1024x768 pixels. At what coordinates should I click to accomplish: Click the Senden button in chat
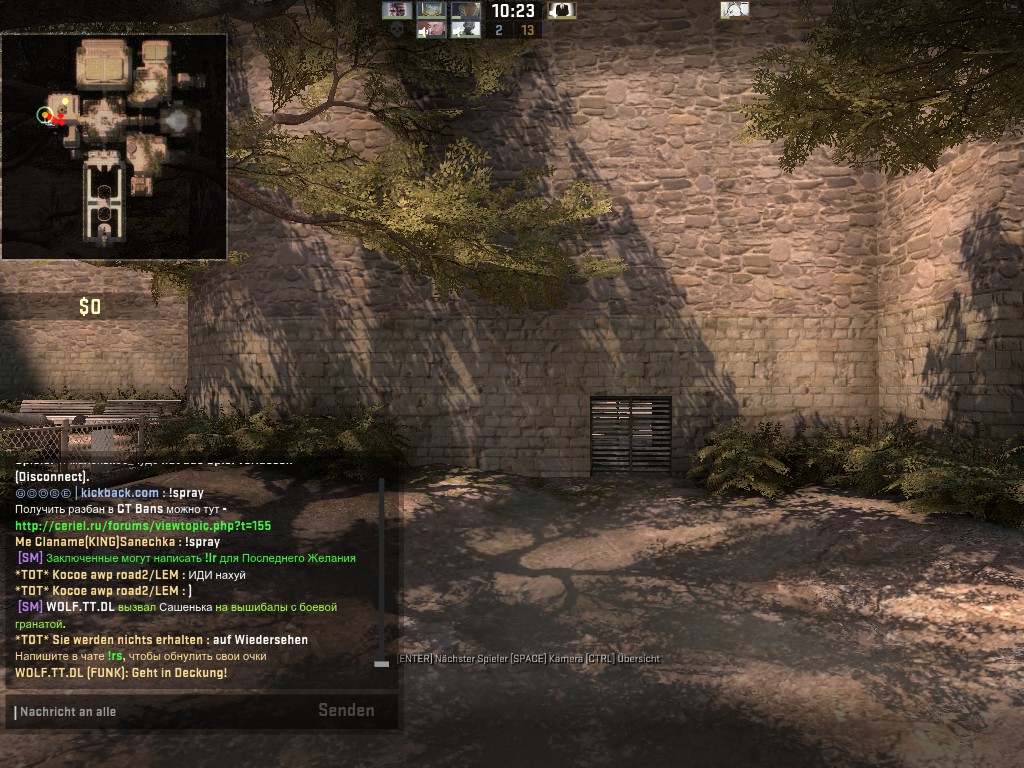pos(346,711)
